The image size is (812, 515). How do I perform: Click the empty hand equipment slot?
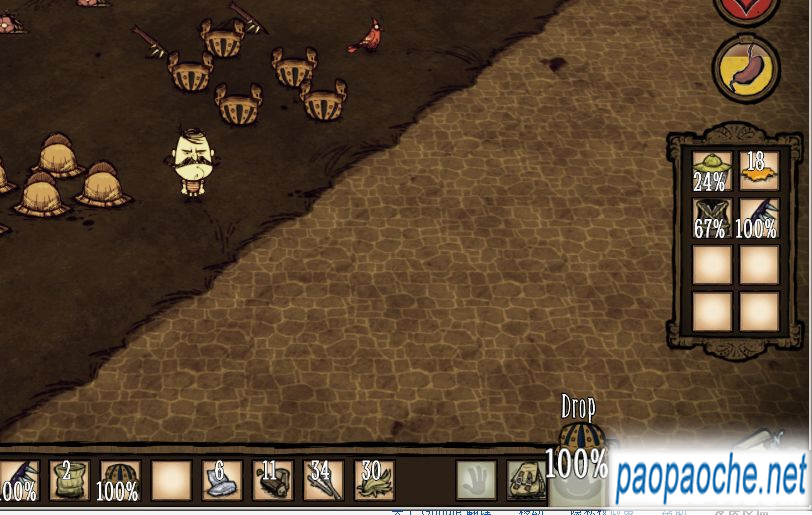pos(476,481)
